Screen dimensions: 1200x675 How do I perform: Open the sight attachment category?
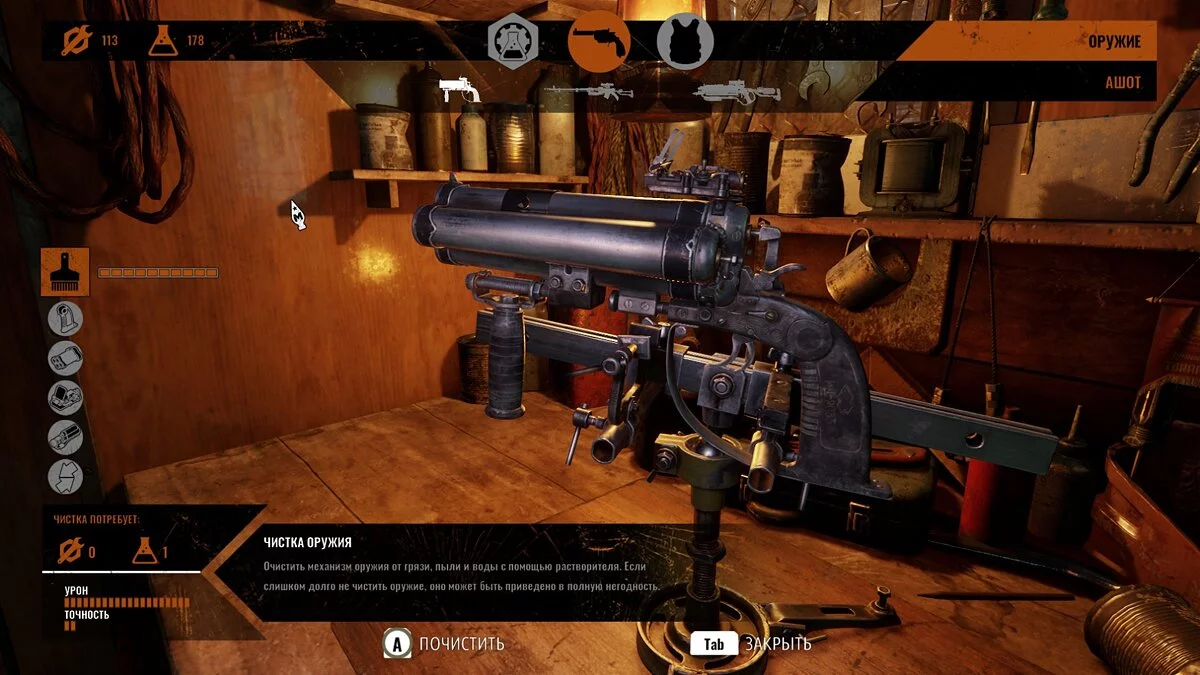pyautogui.click(x=66, y=397)
